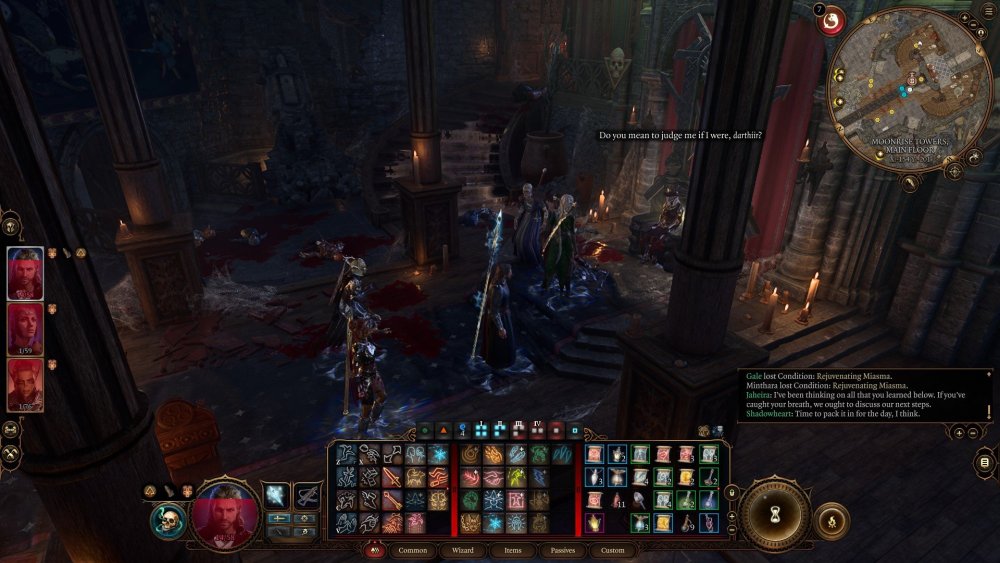Activate the skull icon beside the portrait
Image resolution: width=1000 pixels, height=563 pixels.
point(168,521)
